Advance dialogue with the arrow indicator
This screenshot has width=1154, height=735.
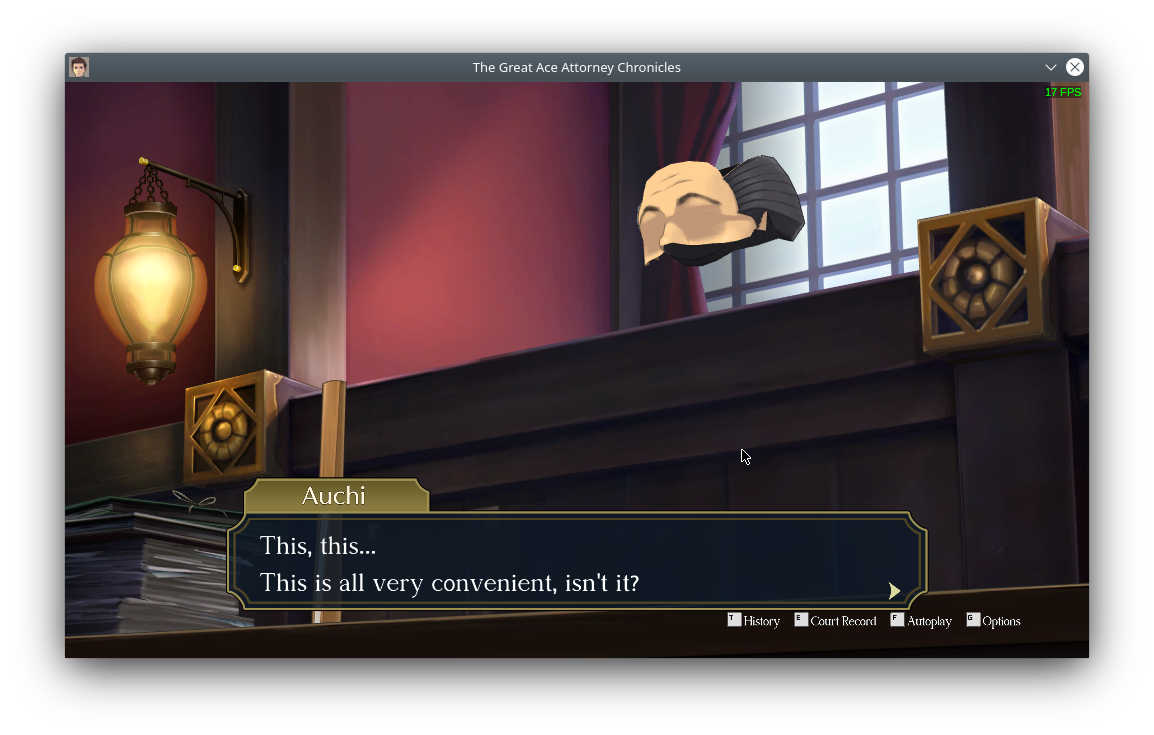(894, 591)
